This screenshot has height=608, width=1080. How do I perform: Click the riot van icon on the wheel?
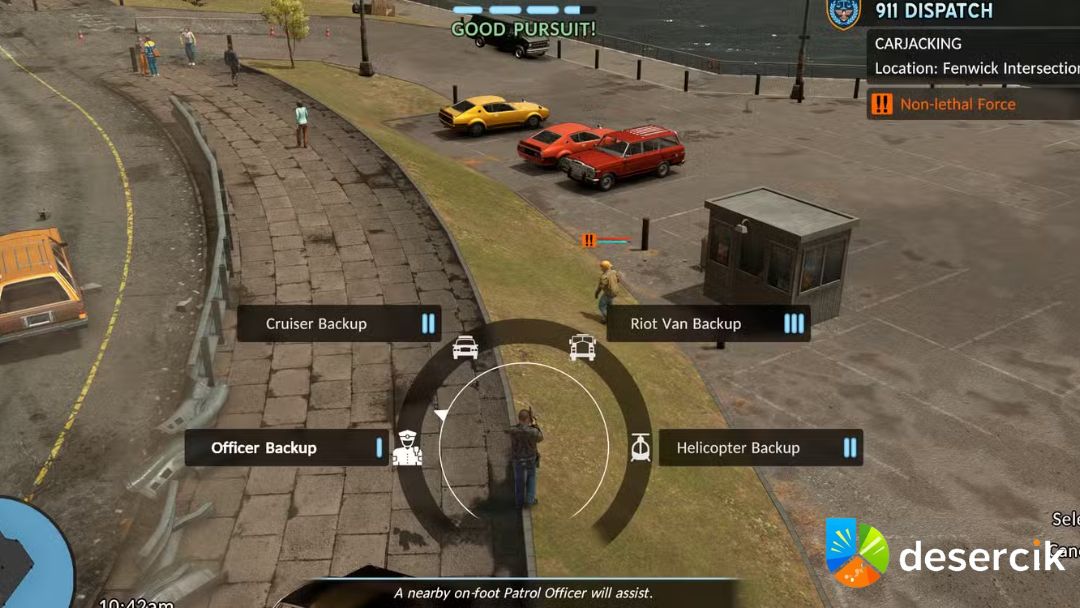tap(582, 347)
